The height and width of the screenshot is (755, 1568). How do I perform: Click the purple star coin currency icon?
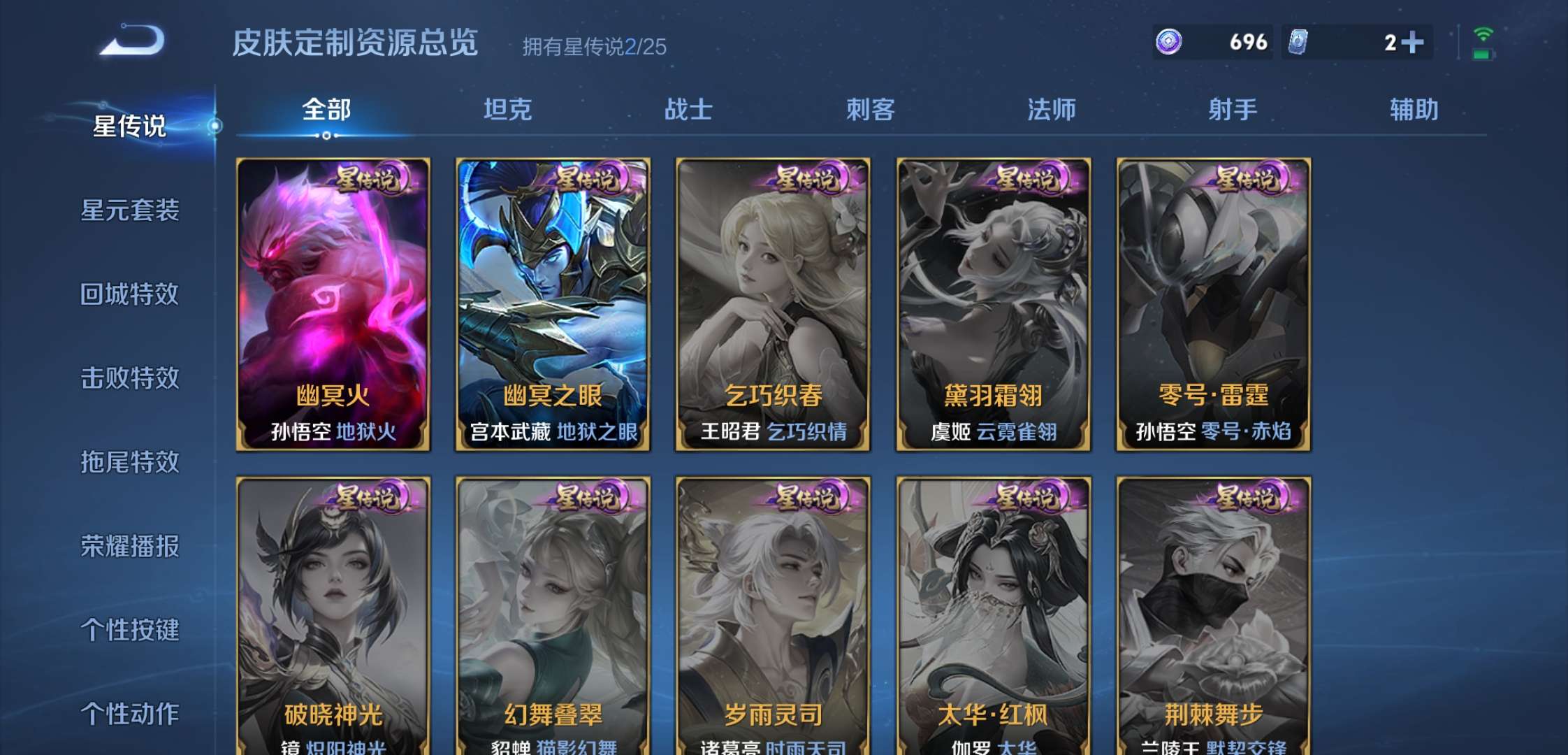[1168, 42]
